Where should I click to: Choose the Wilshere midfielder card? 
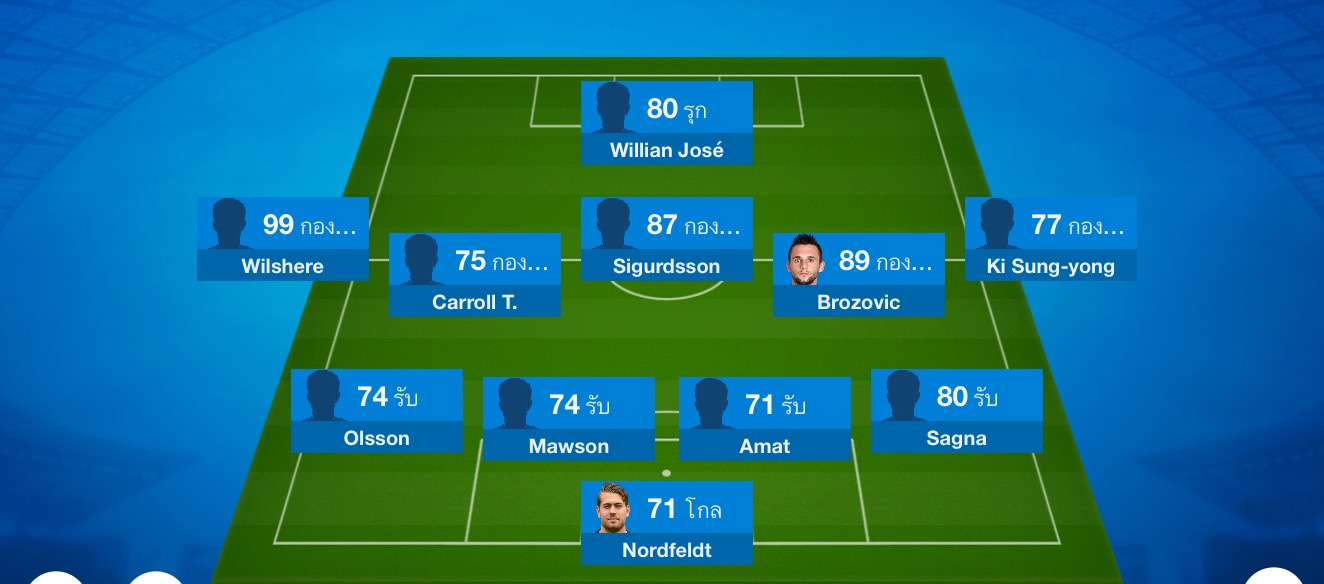[x=283, y=239]
